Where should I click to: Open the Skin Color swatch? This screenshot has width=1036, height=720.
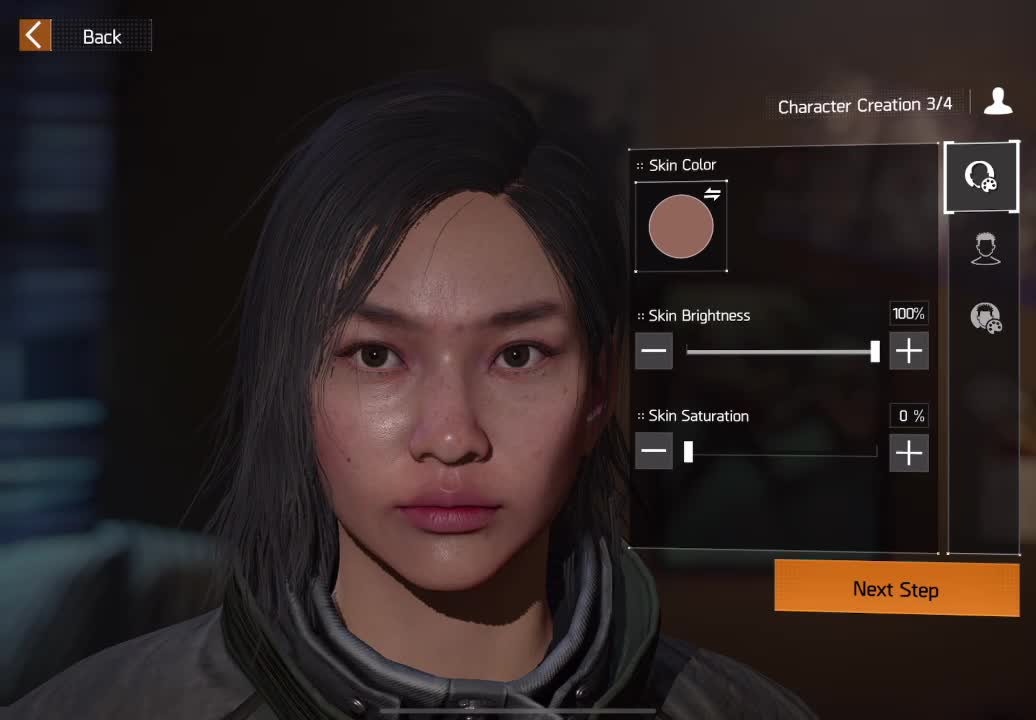pos(681,226)
